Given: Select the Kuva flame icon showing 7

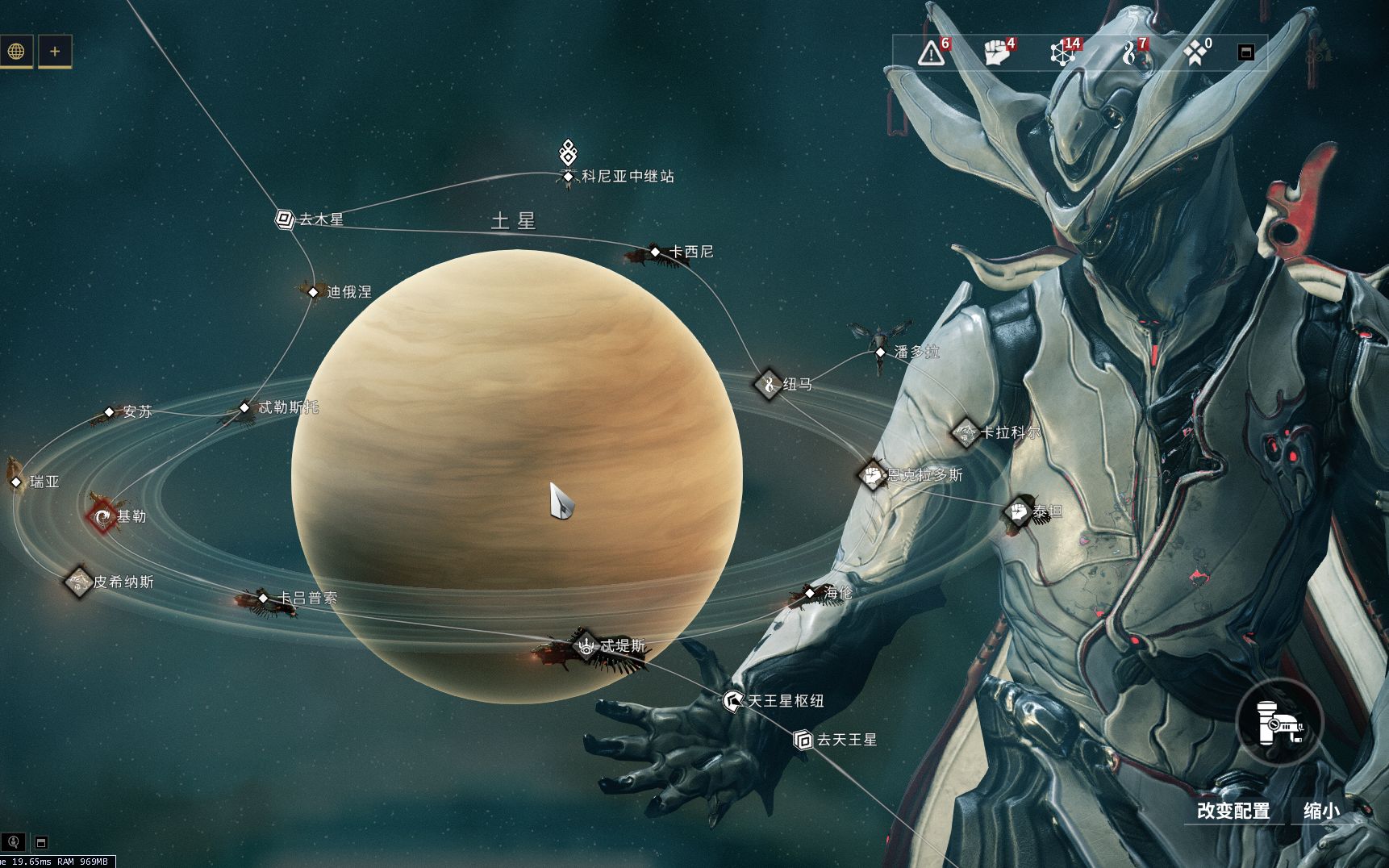Looking at the screenshot, I should tap(1128, 52).
